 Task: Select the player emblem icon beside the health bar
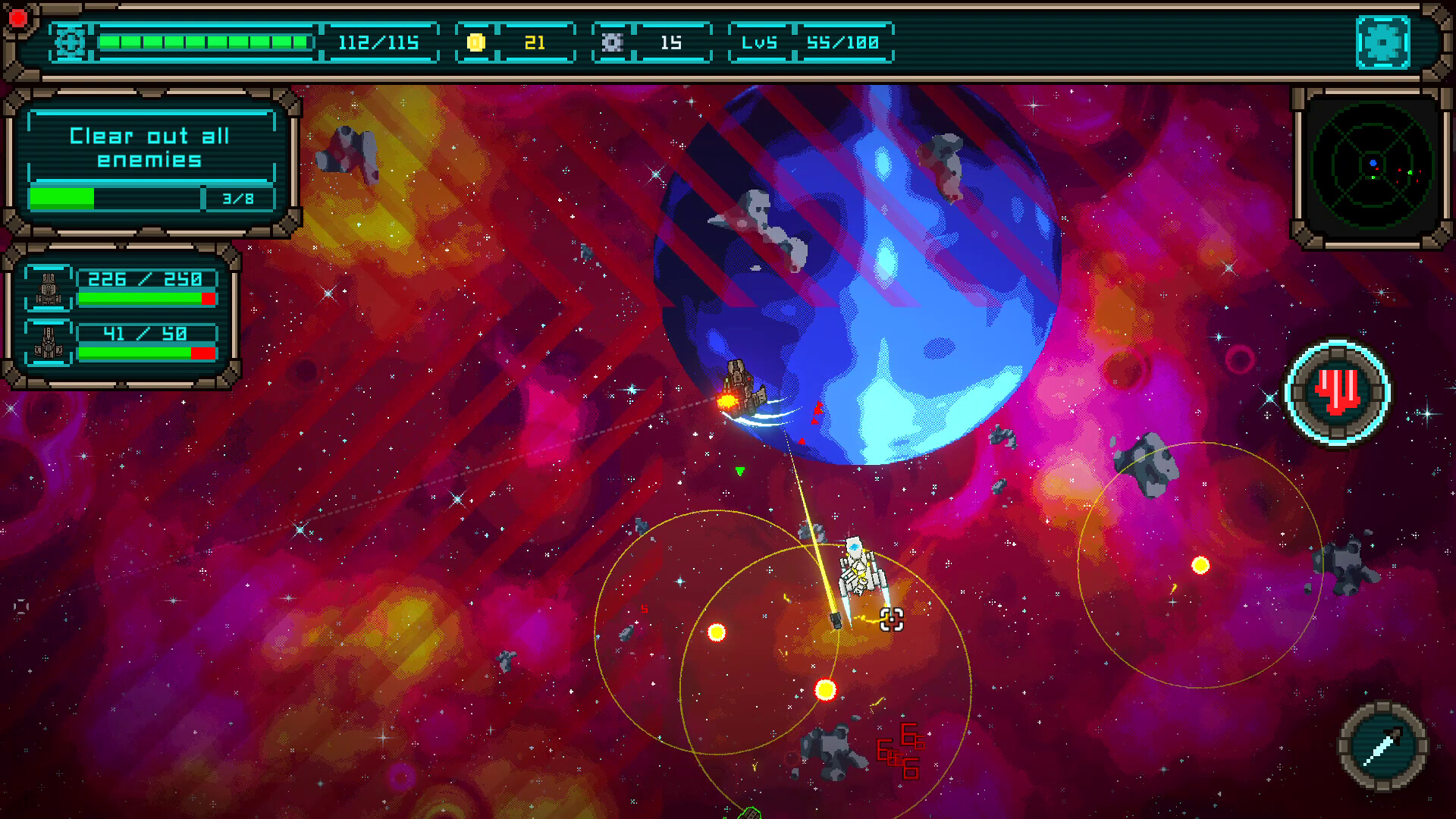click(71, 41)
